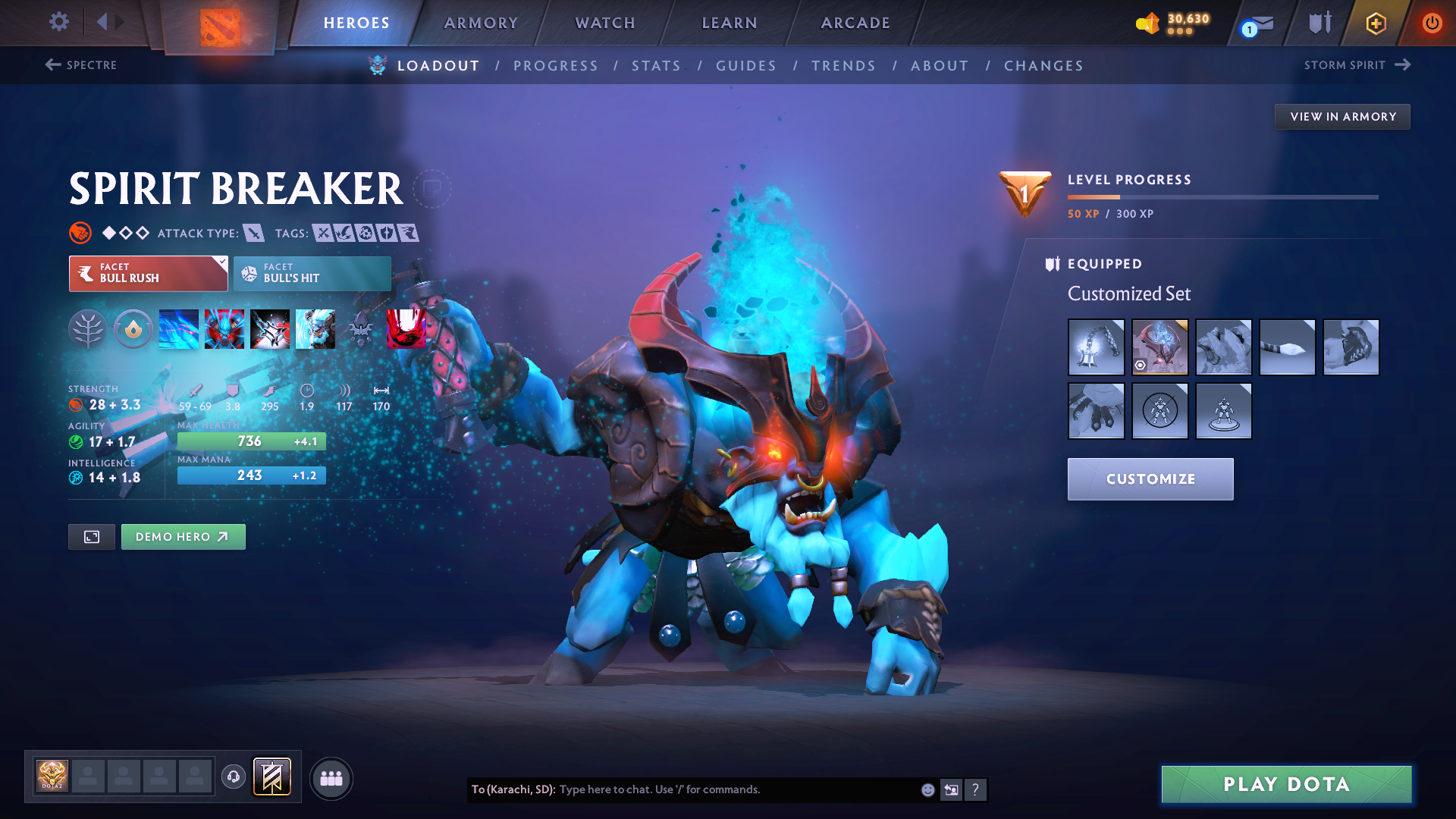Open the Greater Bash ability icon

pos(270,328)
